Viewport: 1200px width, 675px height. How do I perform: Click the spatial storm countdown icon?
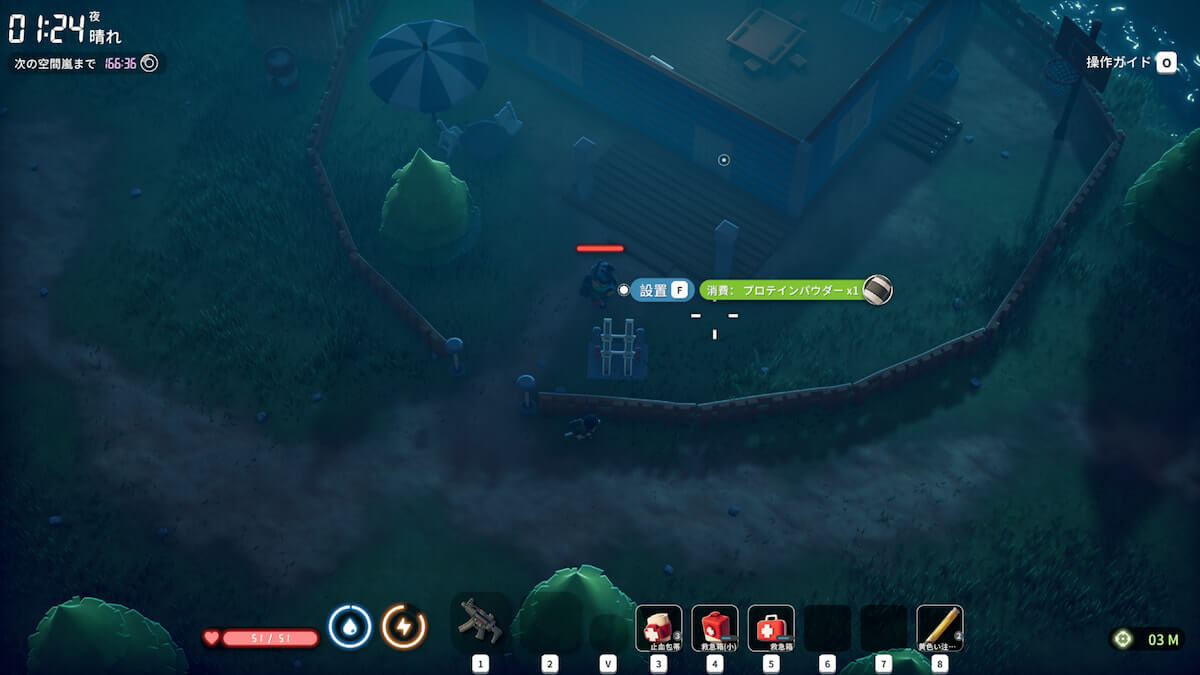[x=150, y=63]
